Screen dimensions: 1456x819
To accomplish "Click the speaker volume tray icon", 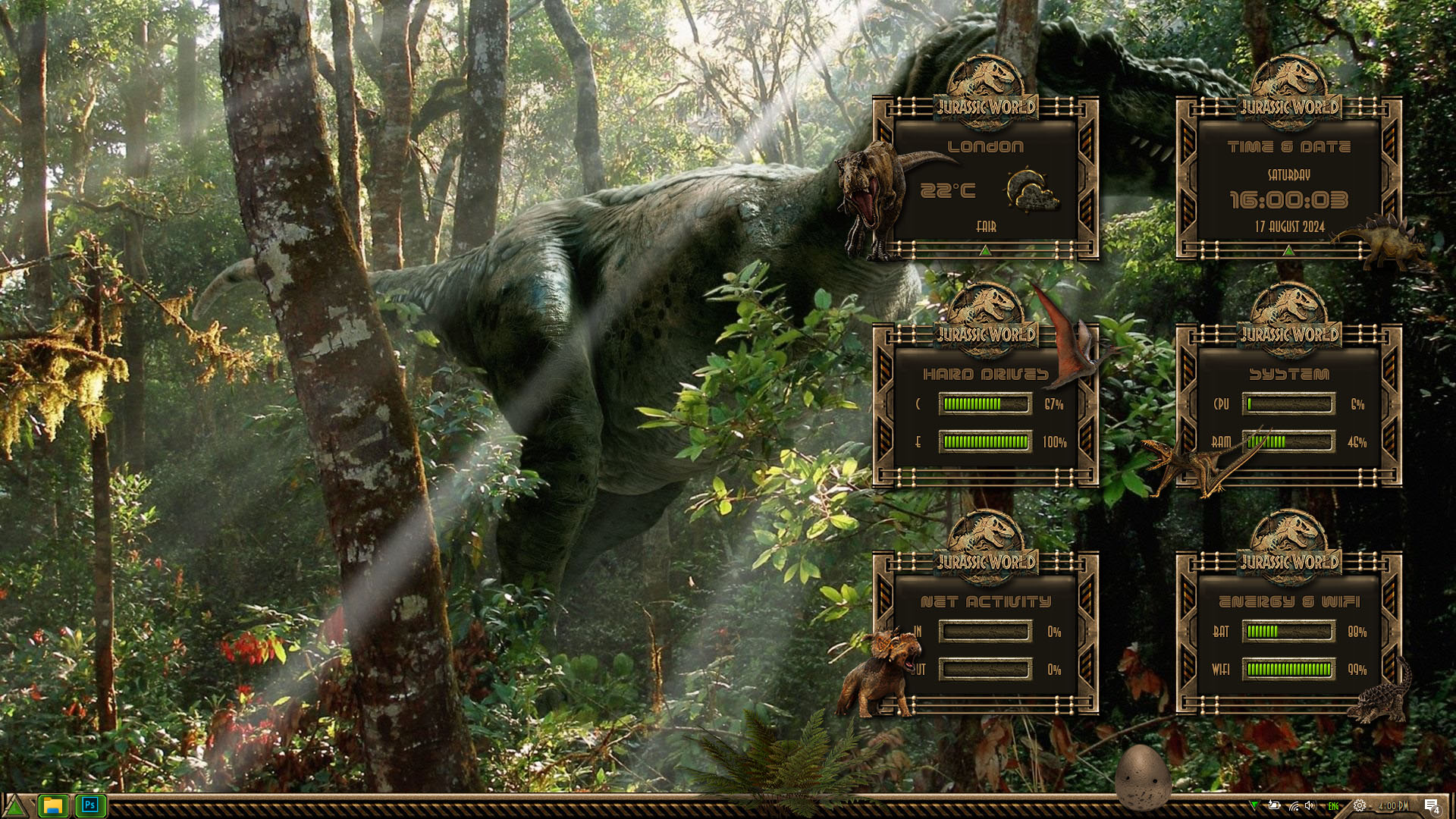I will (1310, 805).
